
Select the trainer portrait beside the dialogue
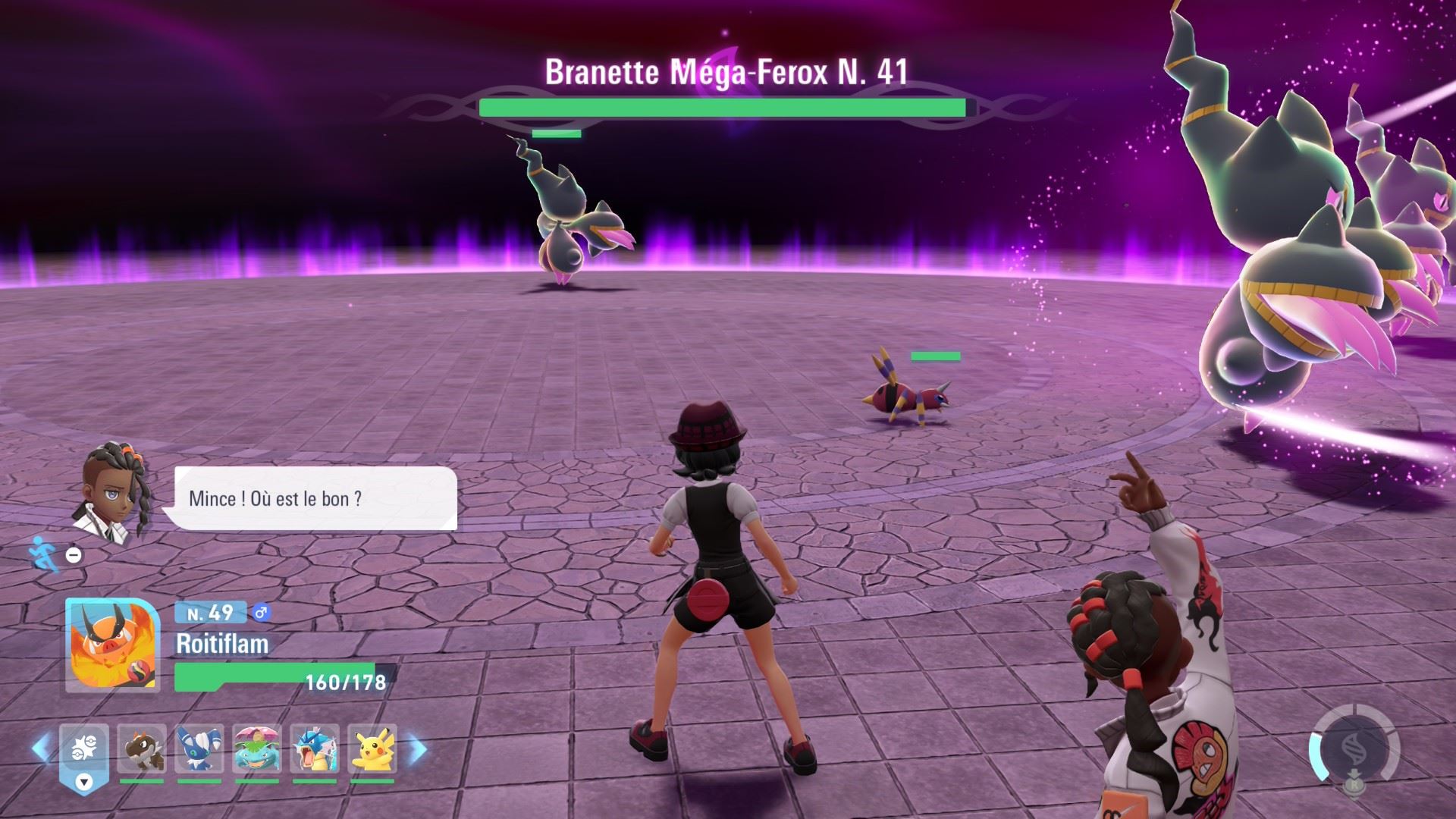click(114, 493)
